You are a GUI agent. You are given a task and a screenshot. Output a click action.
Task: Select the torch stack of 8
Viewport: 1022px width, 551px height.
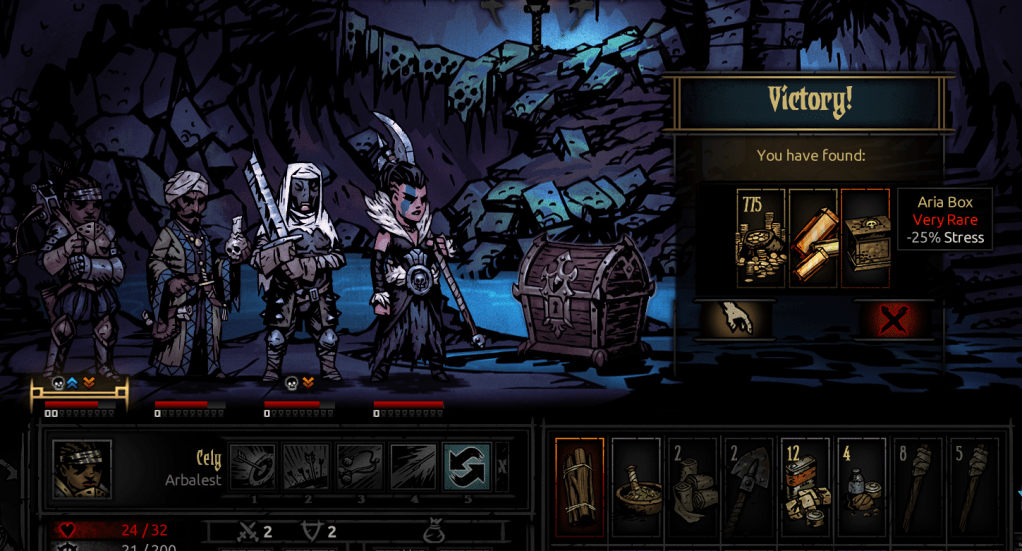tap(917, 485)
